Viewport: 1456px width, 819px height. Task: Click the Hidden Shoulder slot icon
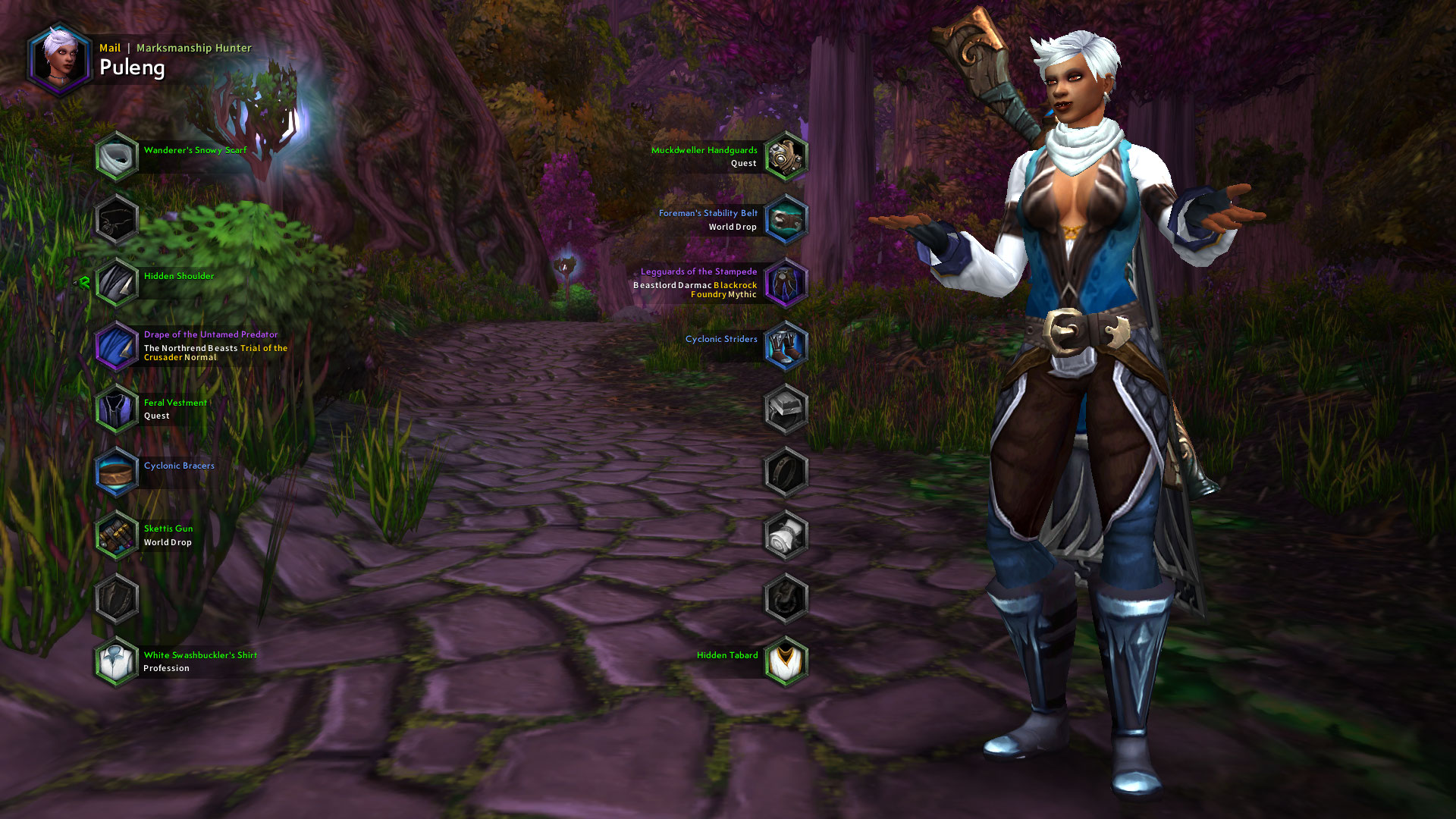pos(116,281)
